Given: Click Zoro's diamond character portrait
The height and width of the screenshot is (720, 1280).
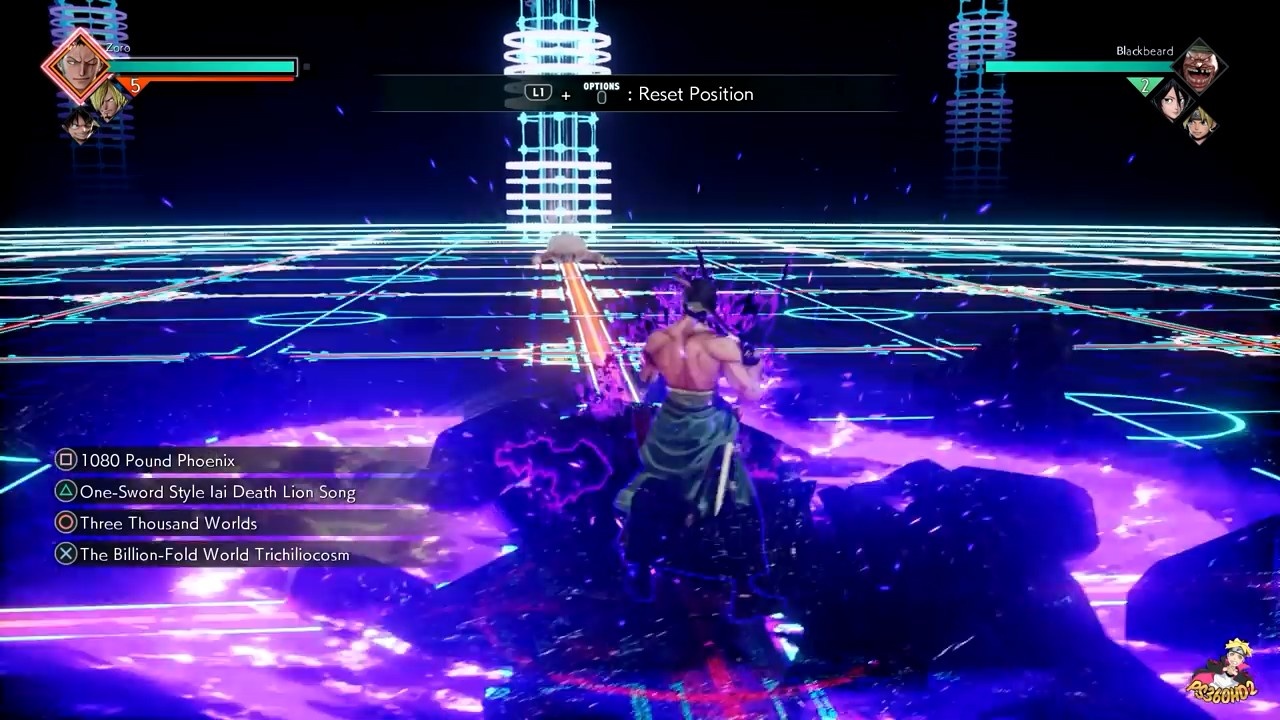Looking at the screenshot, I should (x=77, y=65).
